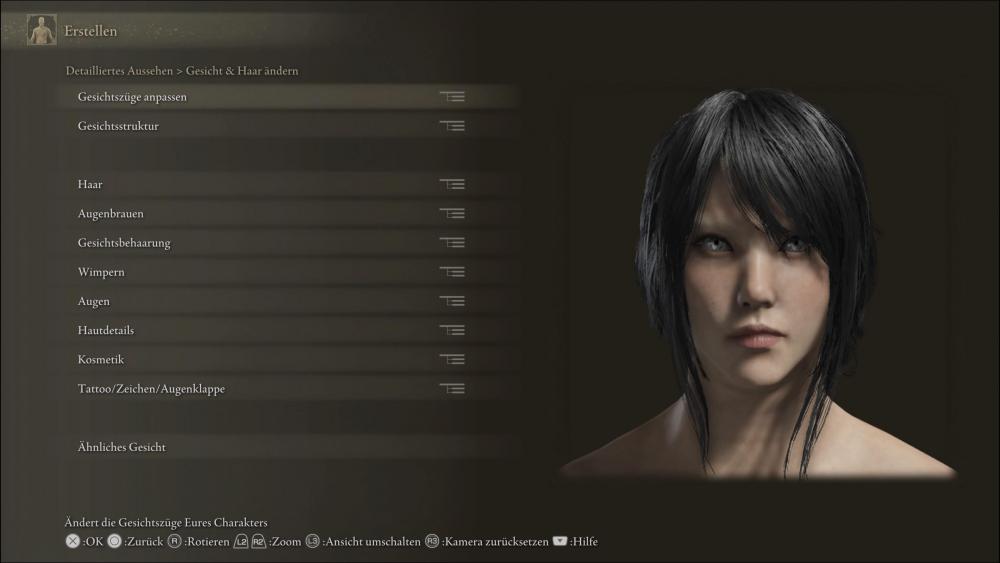
Task: Select the Ähnliches Gesicht option
Action: pos(122,447)
